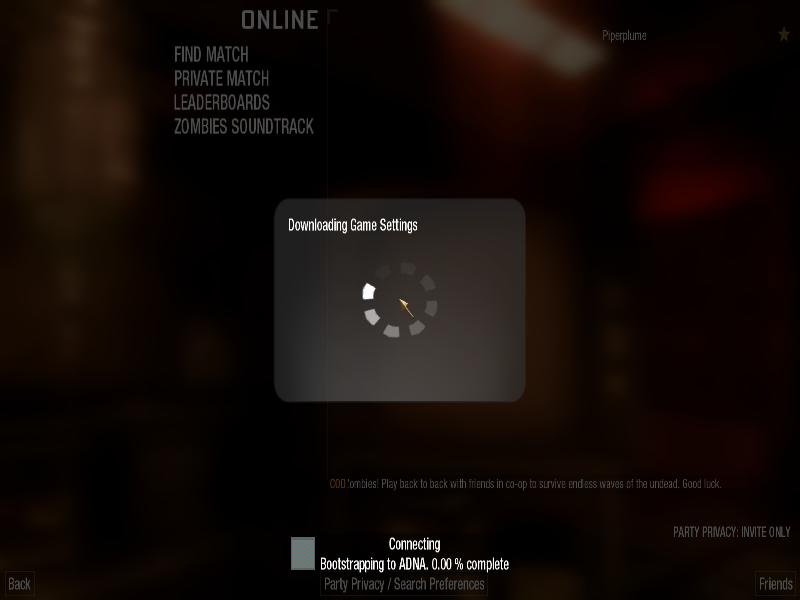Select player Piperplume in the party list

624,36
